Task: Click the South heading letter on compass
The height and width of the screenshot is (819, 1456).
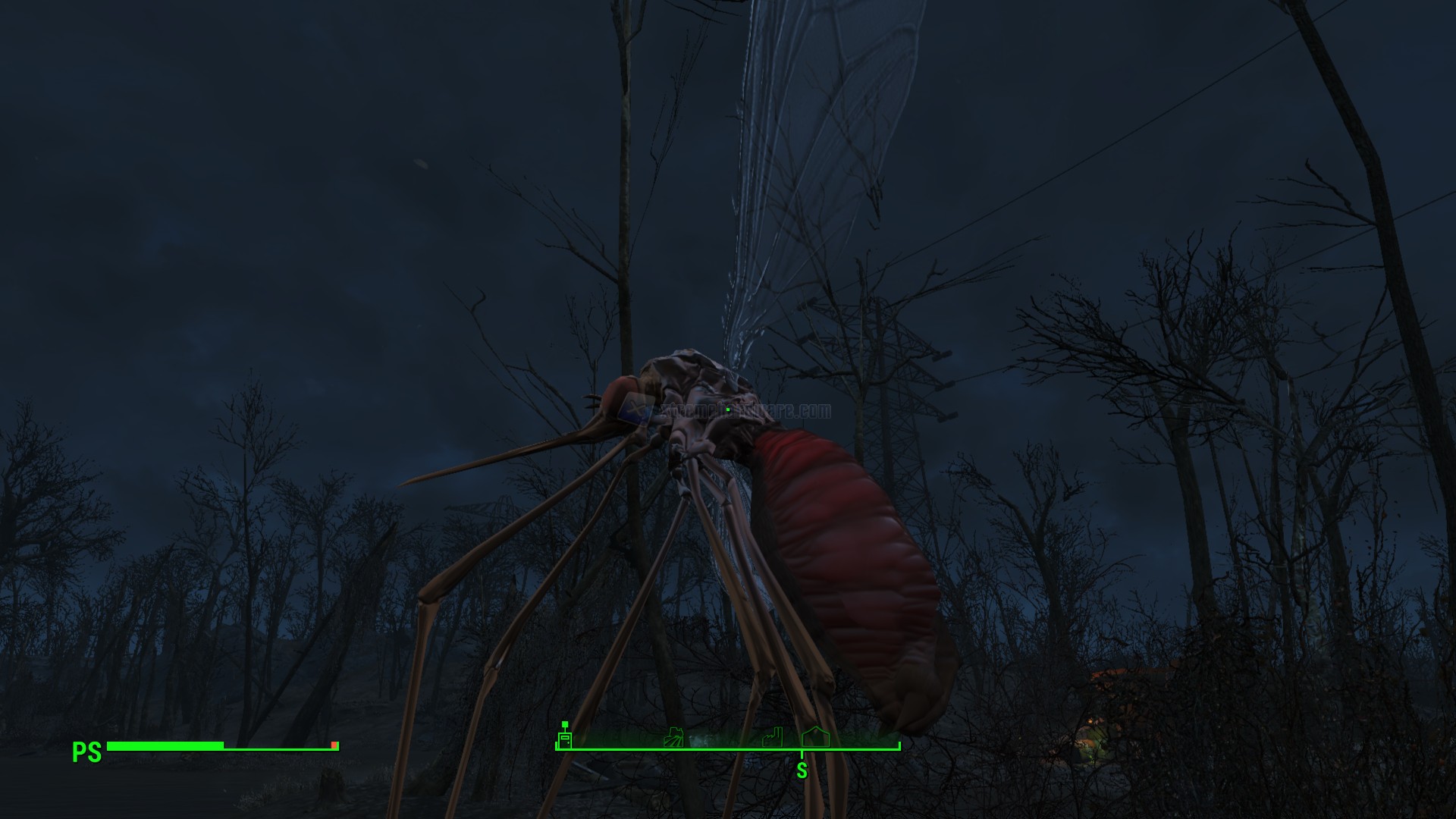Action: click(x=802, y=771)
